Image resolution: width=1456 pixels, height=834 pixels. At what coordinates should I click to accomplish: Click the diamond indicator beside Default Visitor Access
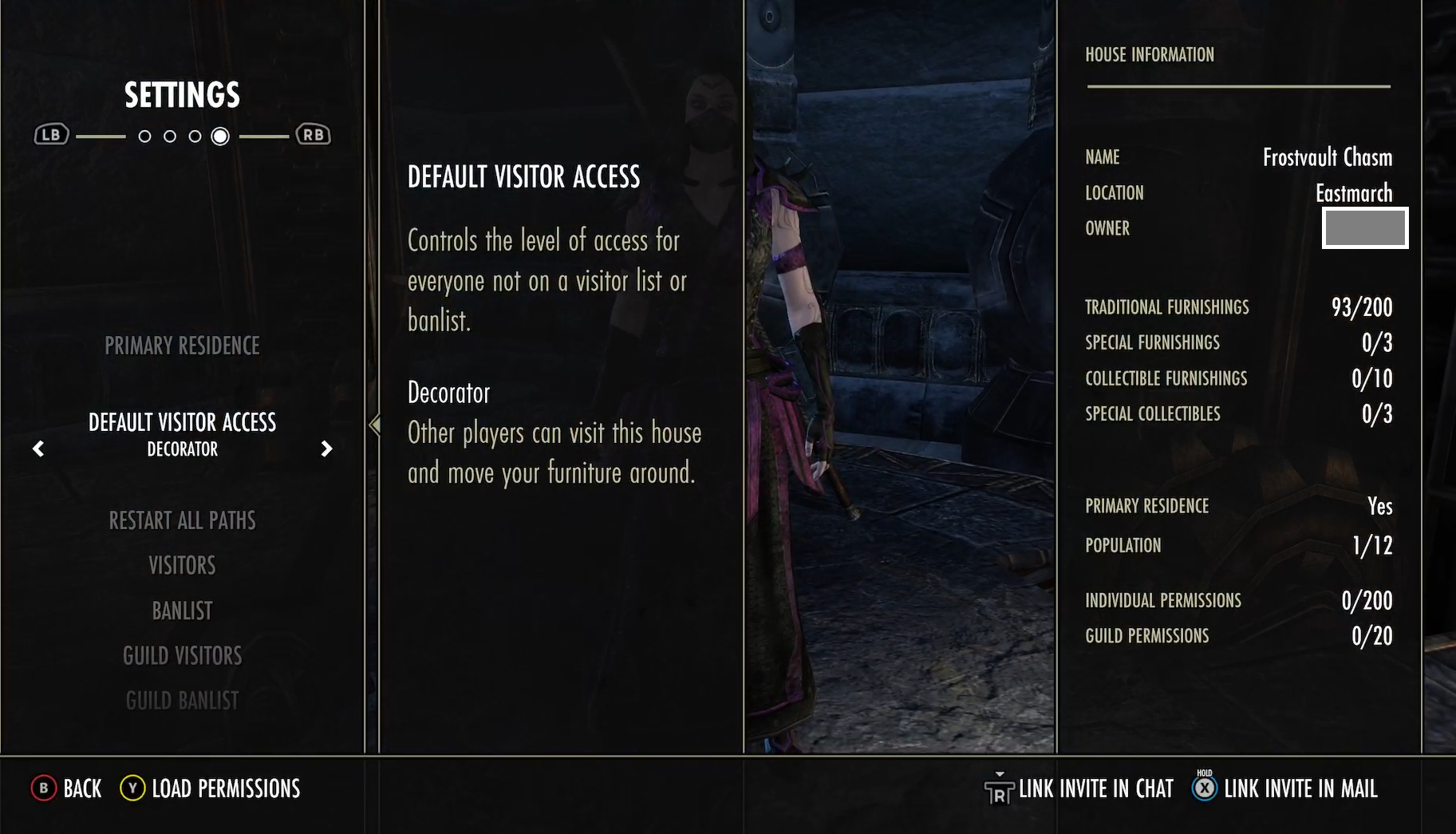pos(373,425)
